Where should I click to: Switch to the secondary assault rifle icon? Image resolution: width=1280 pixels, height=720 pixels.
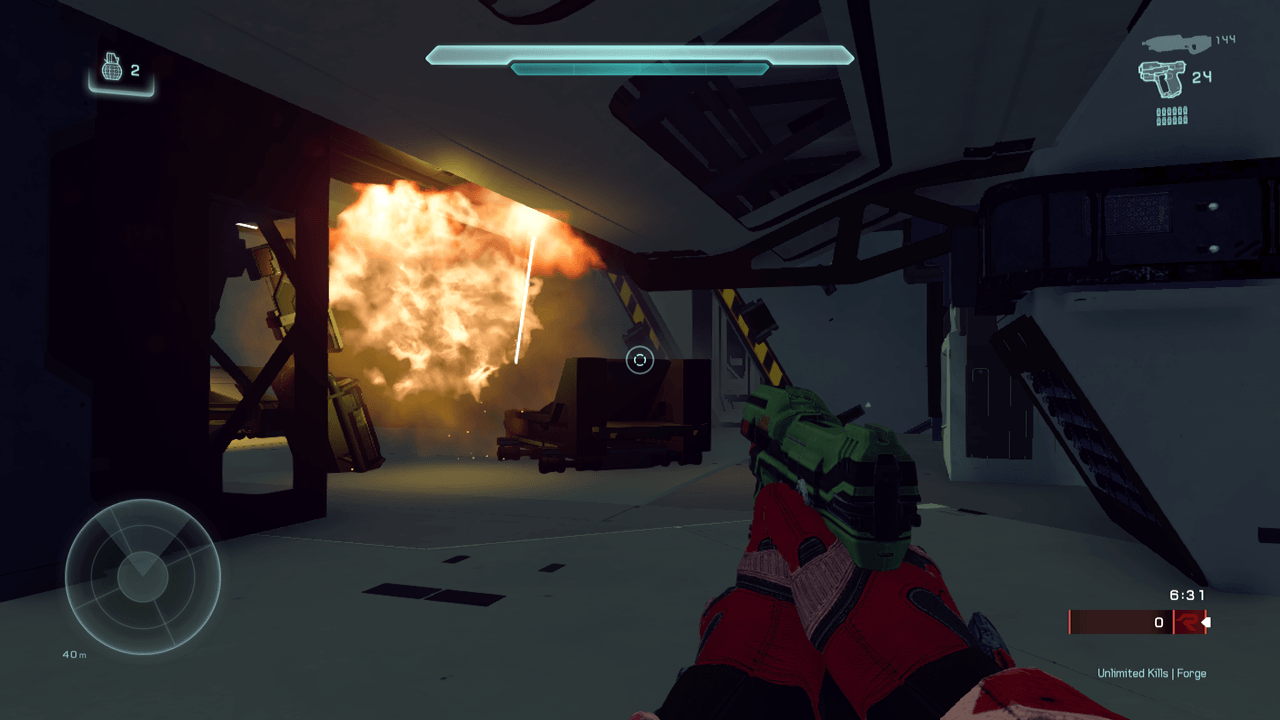click(1176, 42)
